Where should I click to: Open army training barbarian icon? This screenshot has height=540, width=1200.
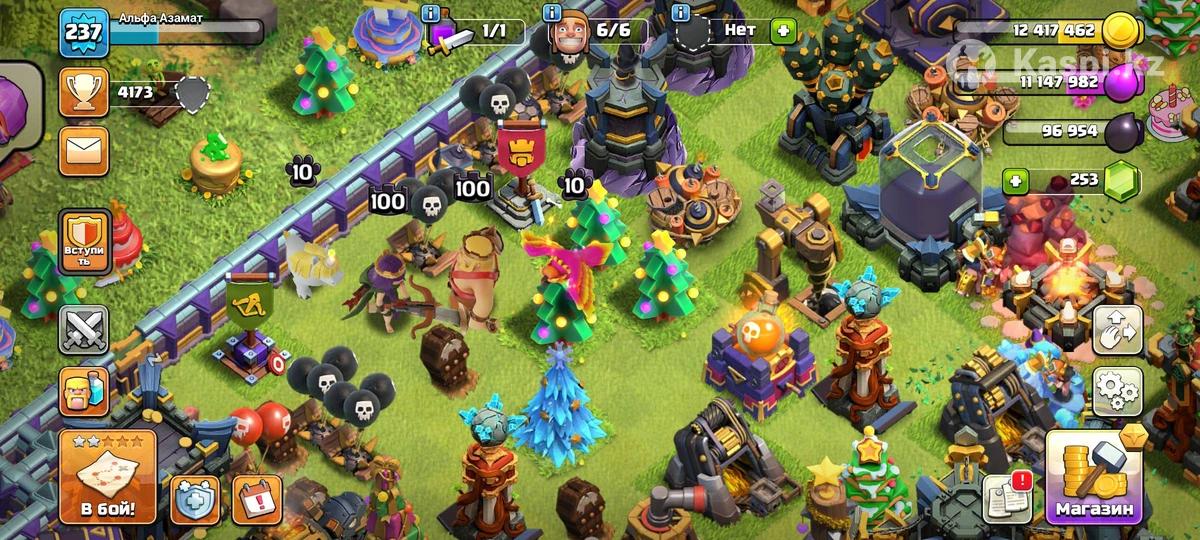pos(83,391)
